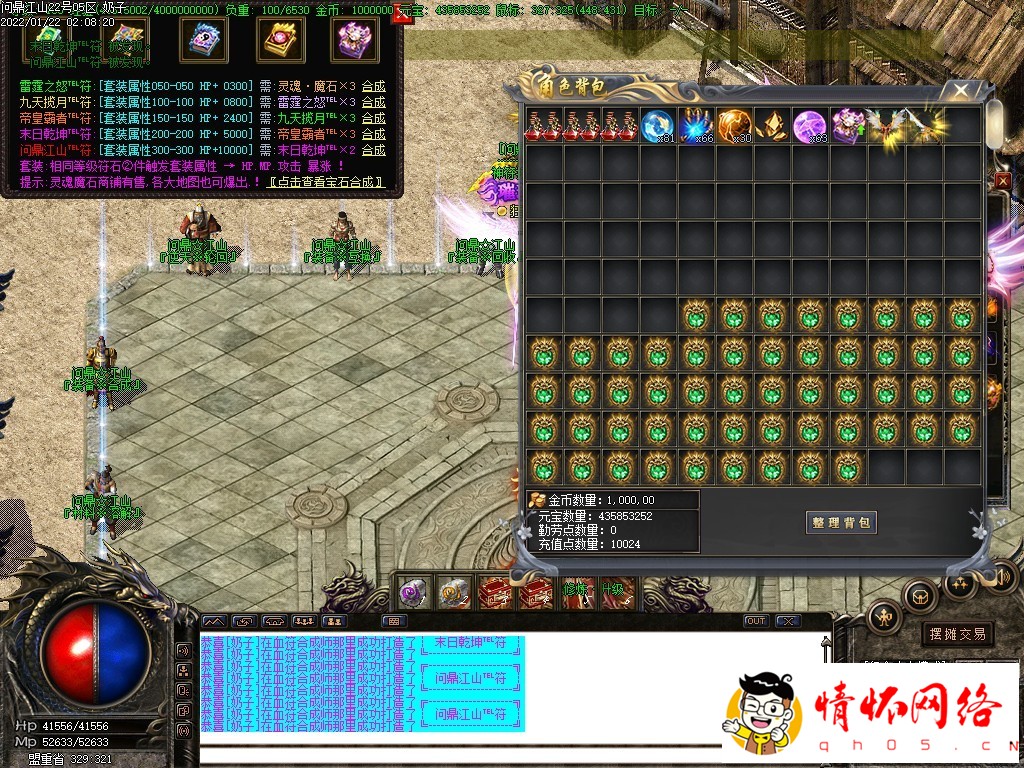Close the chat window with X button
This screenshot has height=768, width=1024.
click(x=788, y=621)
